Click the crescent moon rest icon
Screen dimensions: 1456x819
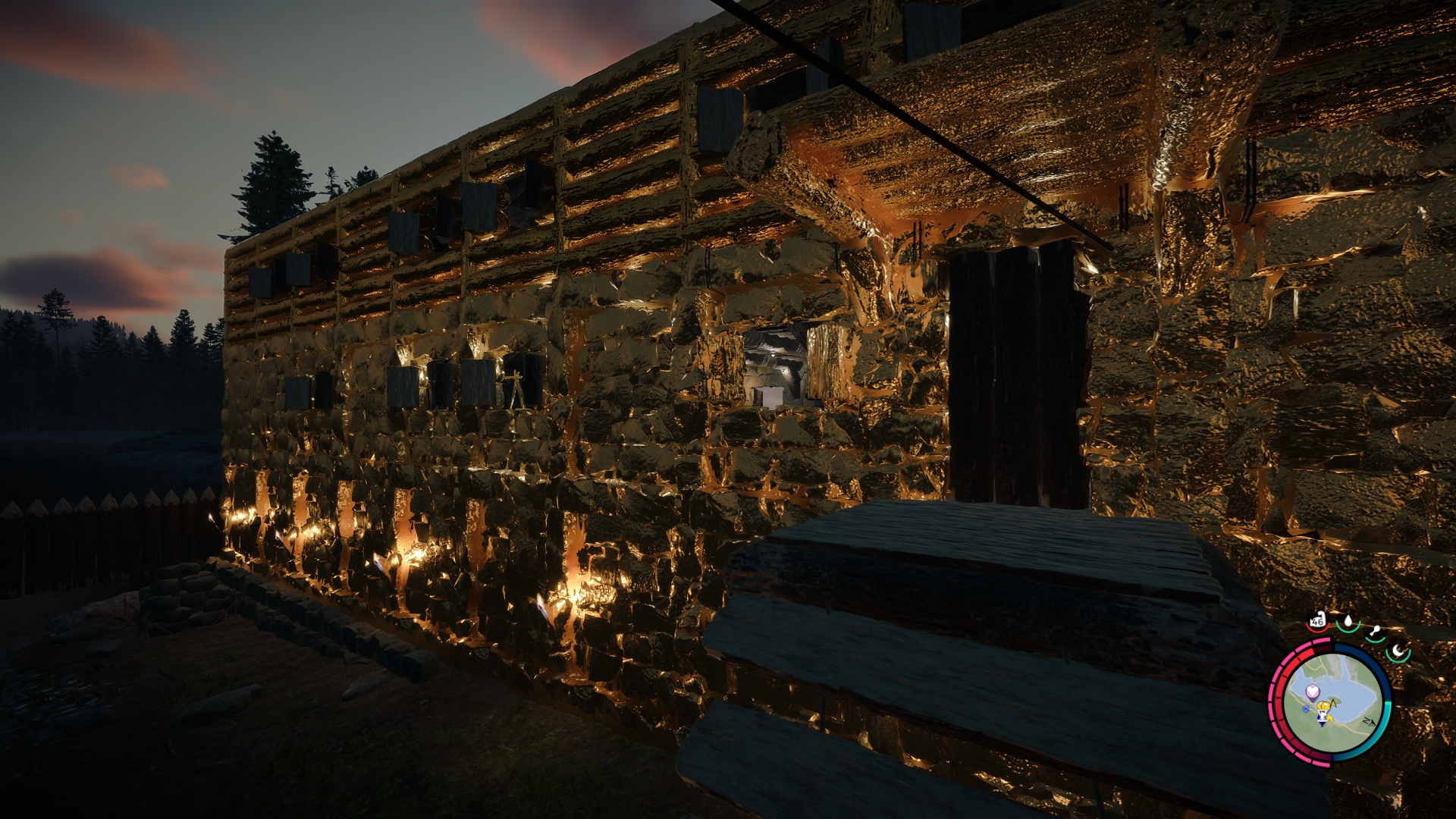[x=1397, y=651]
